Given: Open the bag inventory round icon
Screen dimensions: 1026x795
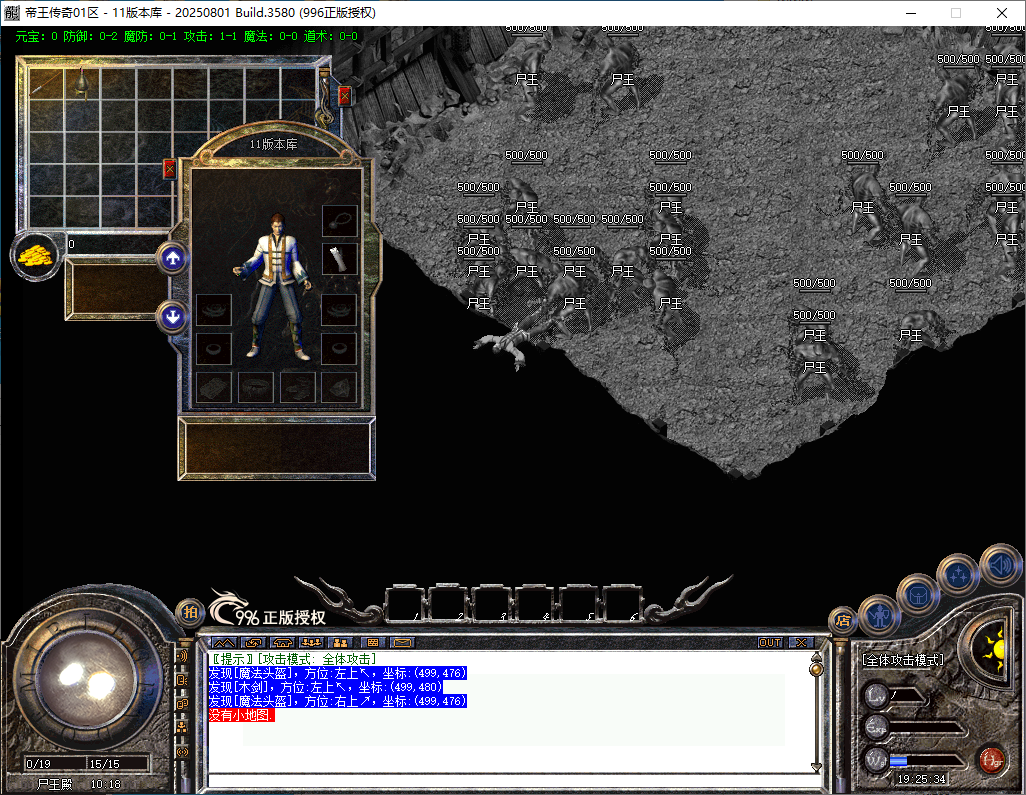Looking at the screenshot, I should [x=917, y=594].
